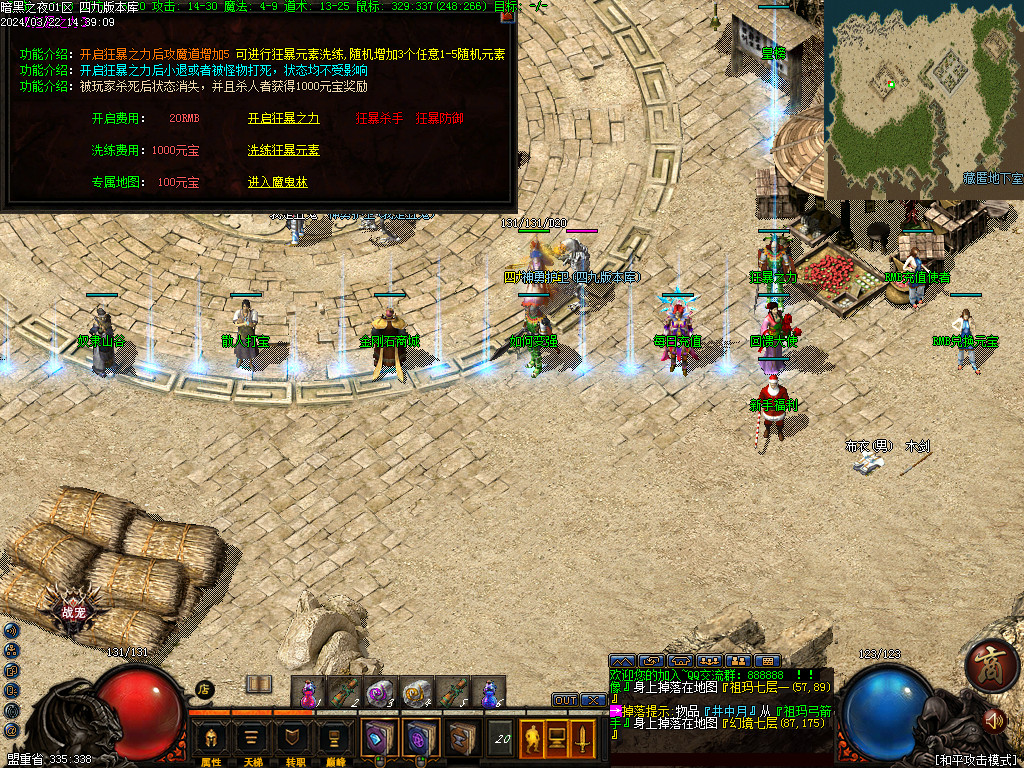
Task: Click the sword icon in the bottom bar
Action: [x=582, y=738]
